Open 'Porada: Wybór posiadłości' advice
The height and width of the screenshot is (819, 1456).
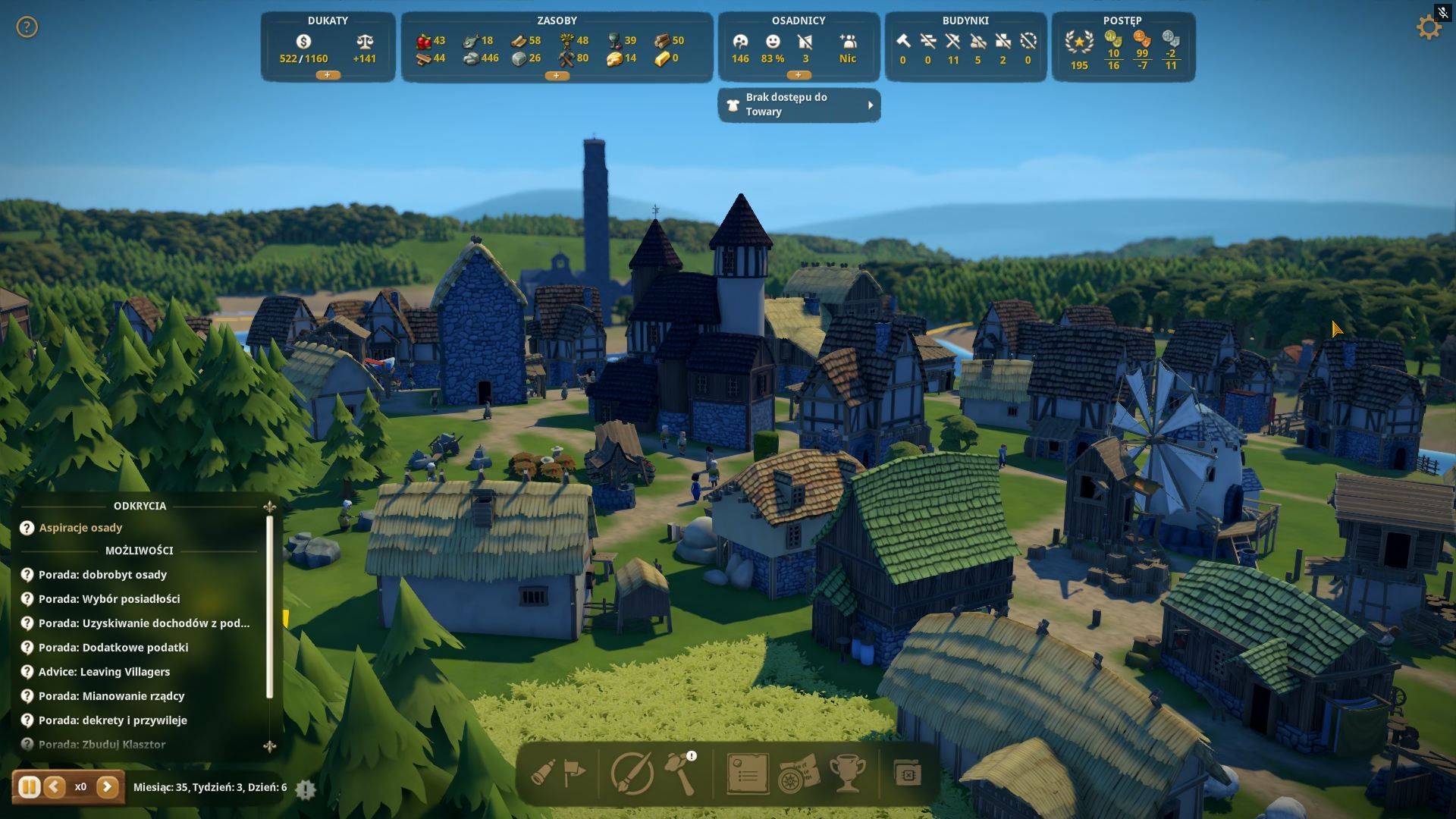pyautogui.click(x=109, y=599)
